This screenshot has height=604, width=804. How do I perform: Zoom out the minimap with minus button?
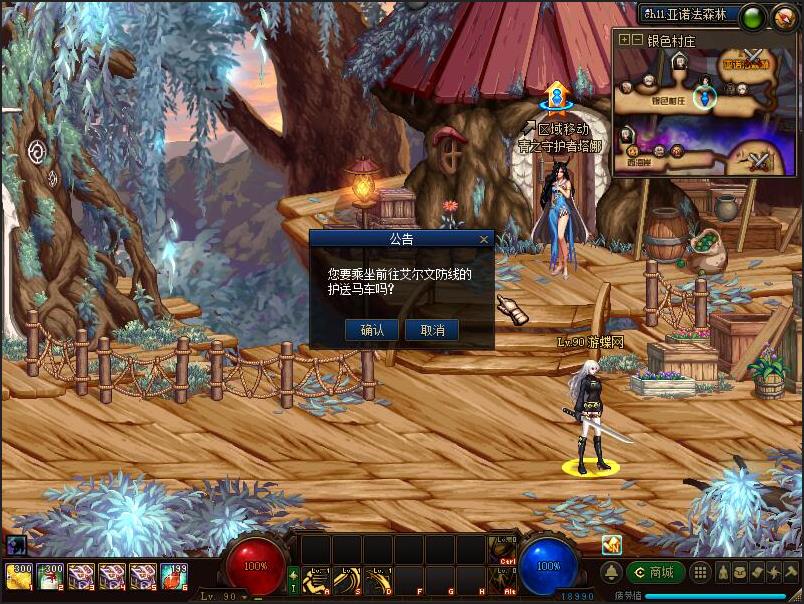(x=637, y=40)
